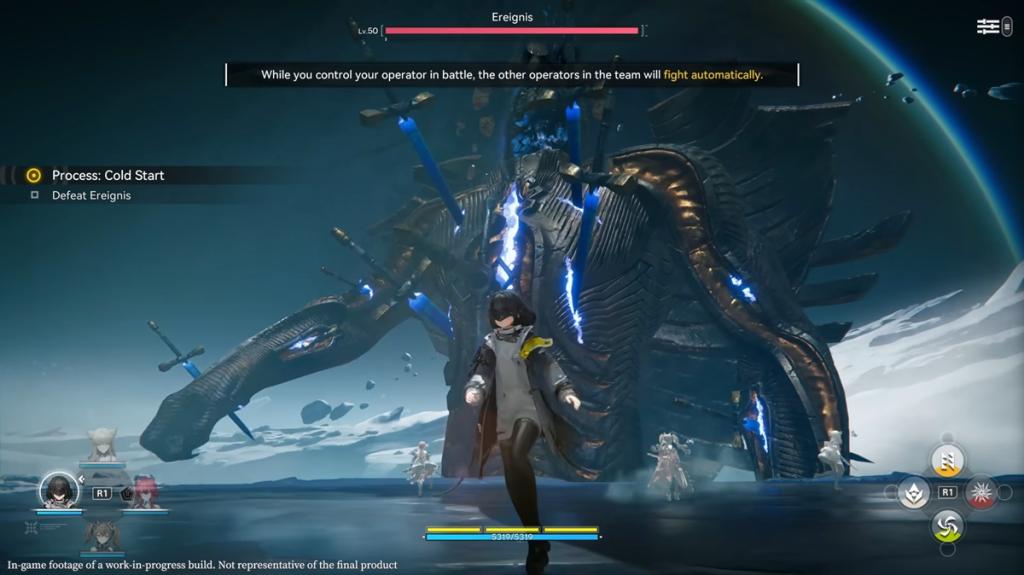Switch to the brown twin-tailed operator portrait
The width and height of the screenshot is (1024, 575).
102,536
